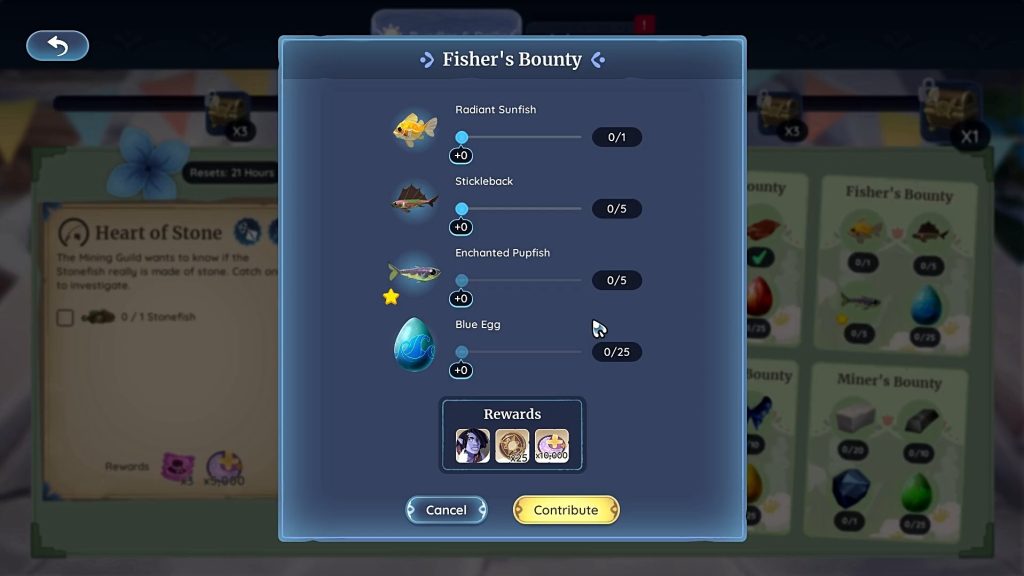Adjust the Radiant Sunfish slider handle
Screen dimensions: 1024x576
click(x=462, y=137)
